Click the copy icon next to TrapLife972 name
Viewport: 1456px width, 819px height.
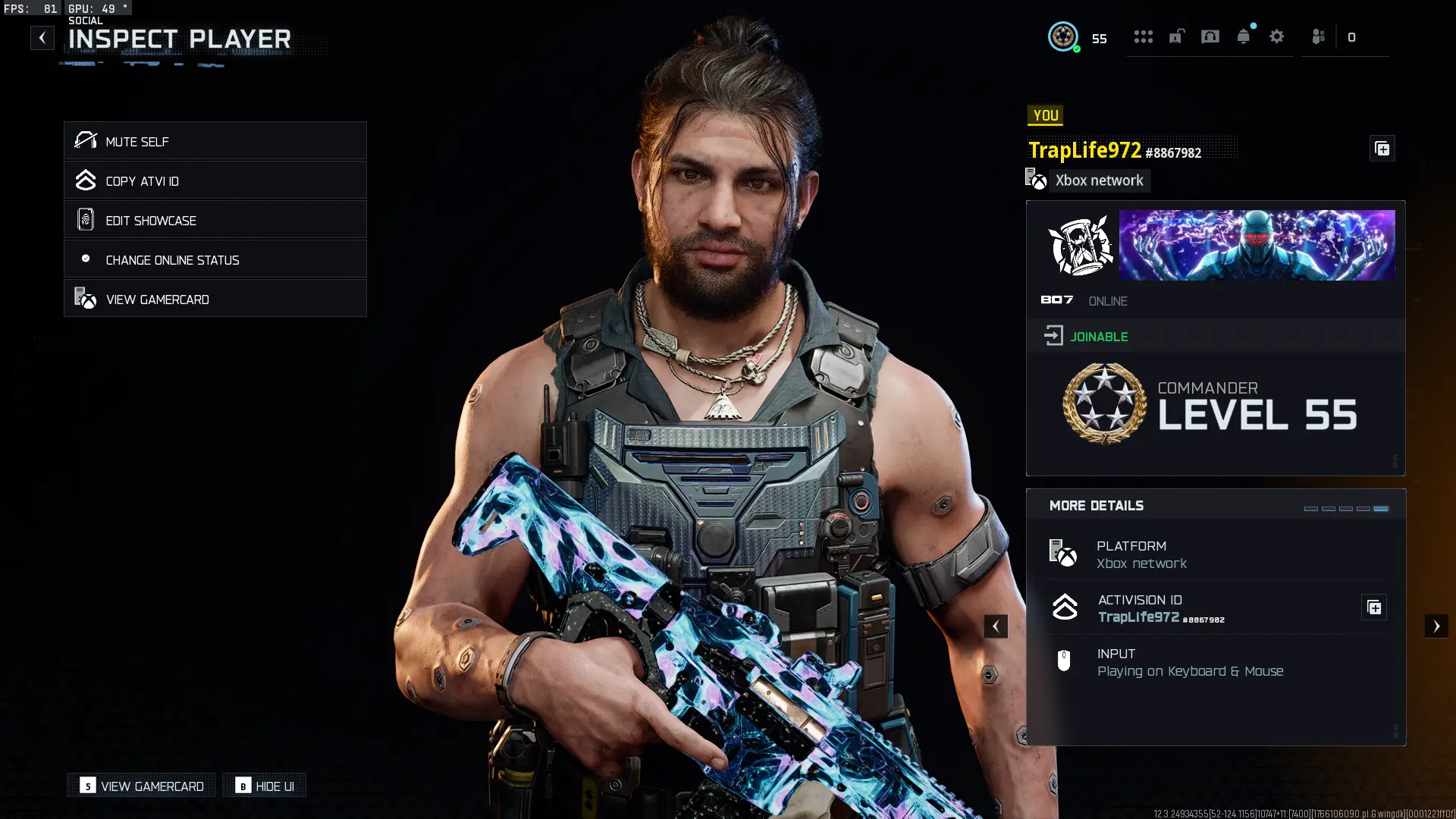click(1382, 149)
